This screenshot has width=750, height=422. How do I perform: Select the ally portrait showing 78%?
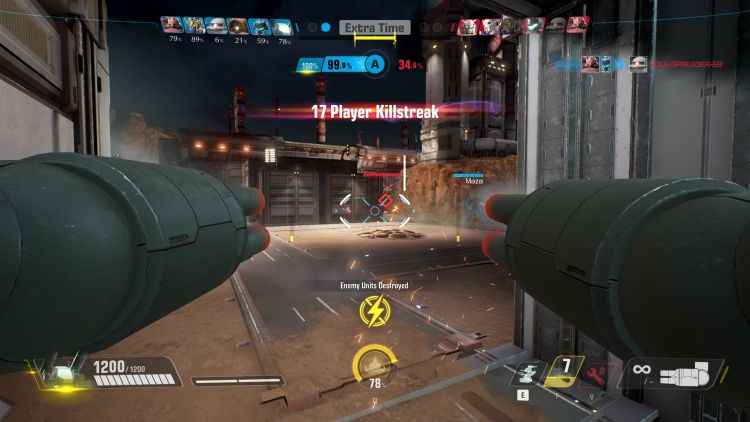point(283,26)
